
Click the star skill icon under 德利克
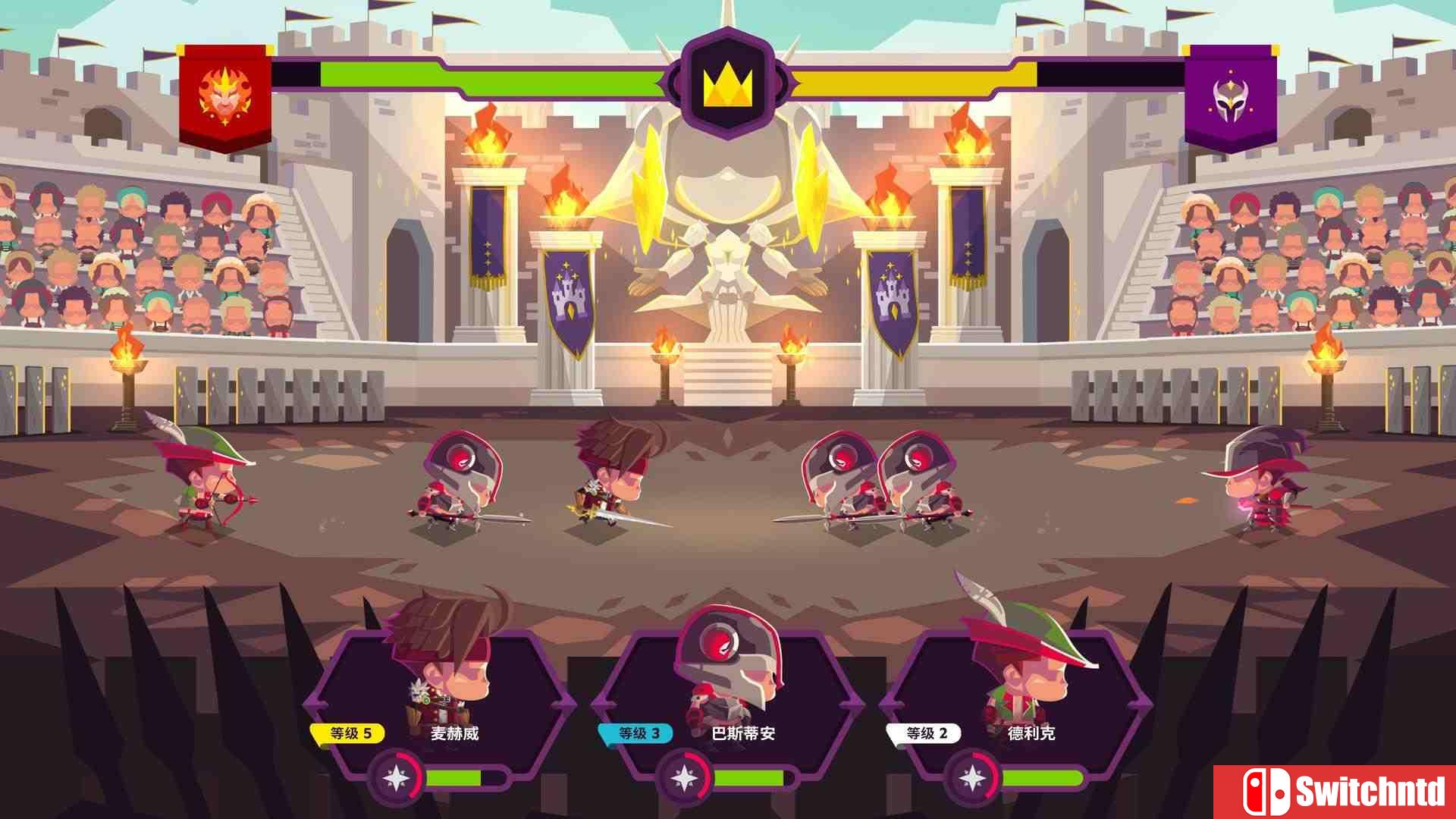point(974,777)
